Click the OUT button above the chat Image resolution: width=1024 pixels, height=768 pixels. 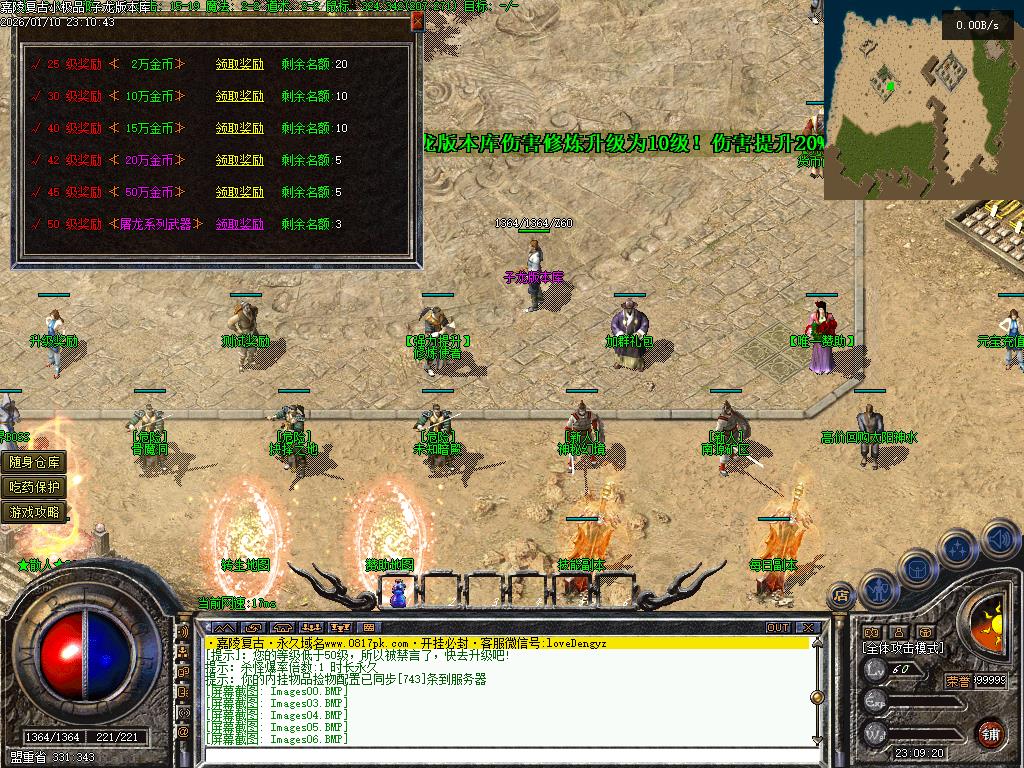pos(778,627)
